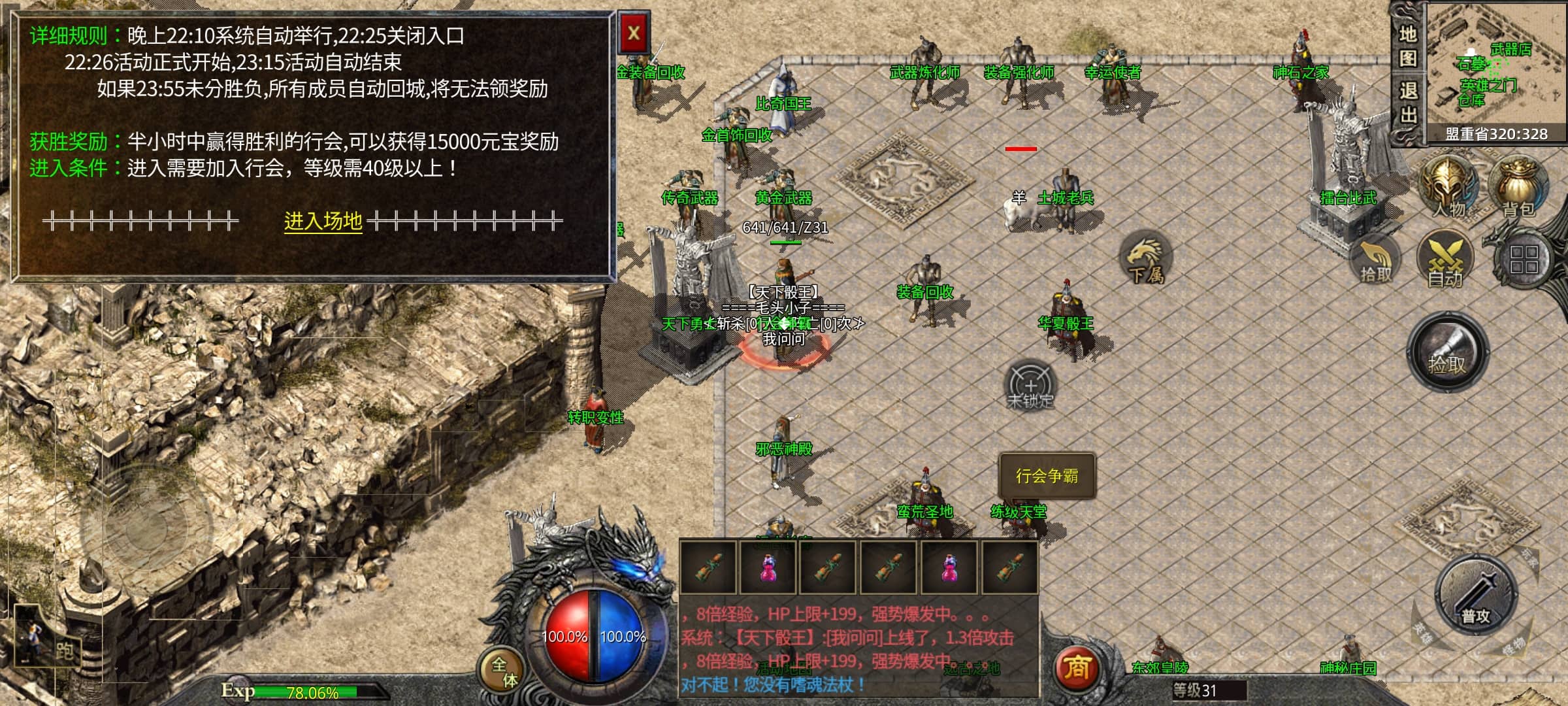Open the 地图 map button
This screenshot has height=706, width=1568.
[1408, 46]
